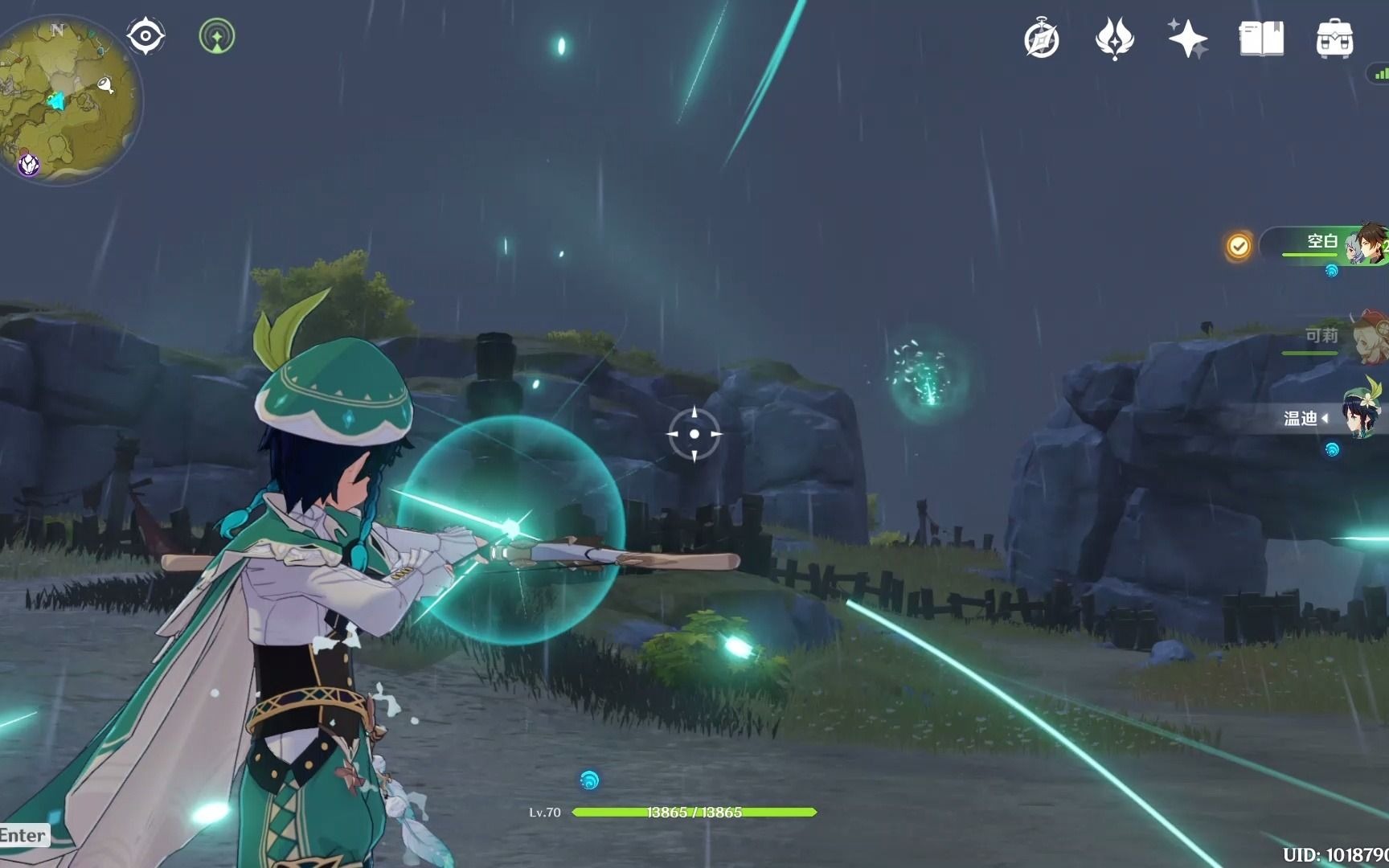Open the battle pass winged icon
This screenshot has width=1389, height=868.
(1114, 39)
